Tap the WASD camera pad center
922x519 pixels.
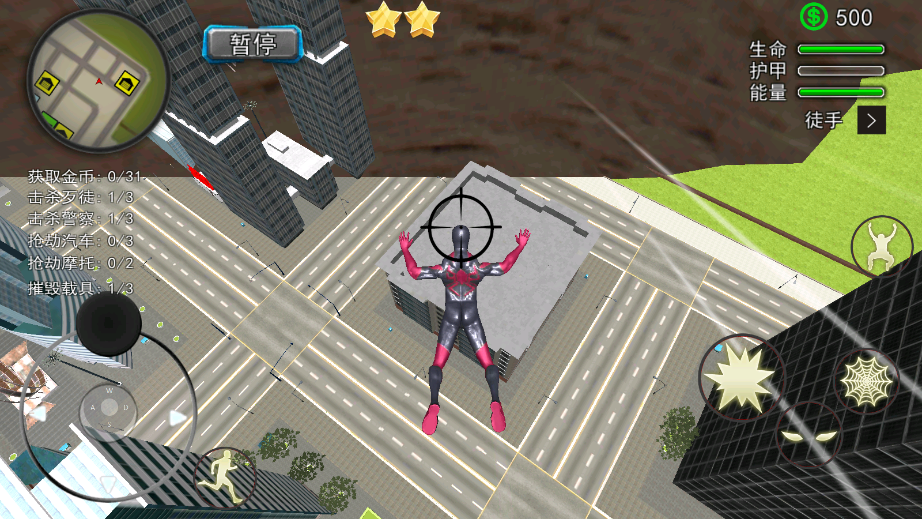tap(108, 407)
